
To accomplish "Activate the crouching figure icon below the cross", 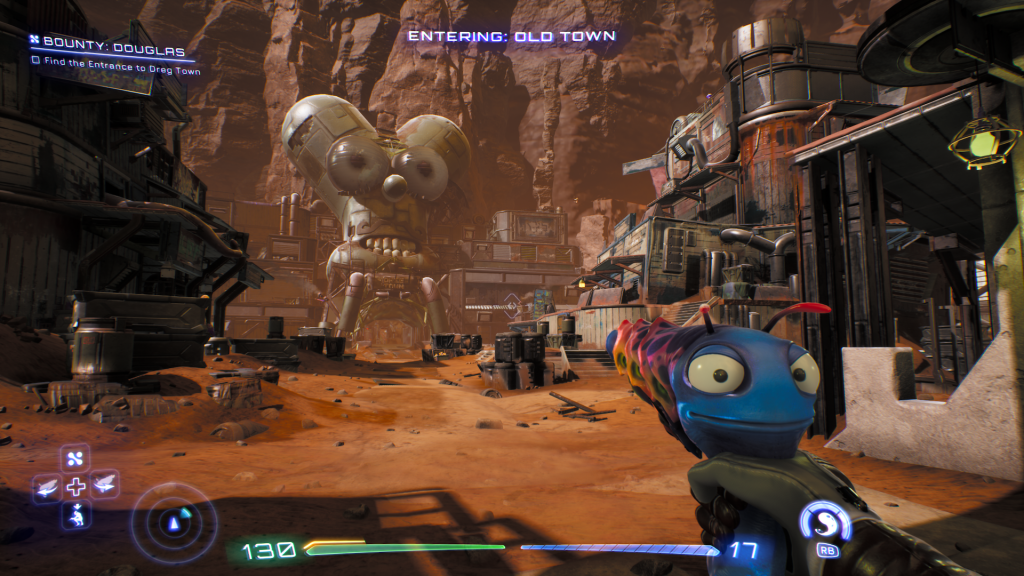I will 76,515.
